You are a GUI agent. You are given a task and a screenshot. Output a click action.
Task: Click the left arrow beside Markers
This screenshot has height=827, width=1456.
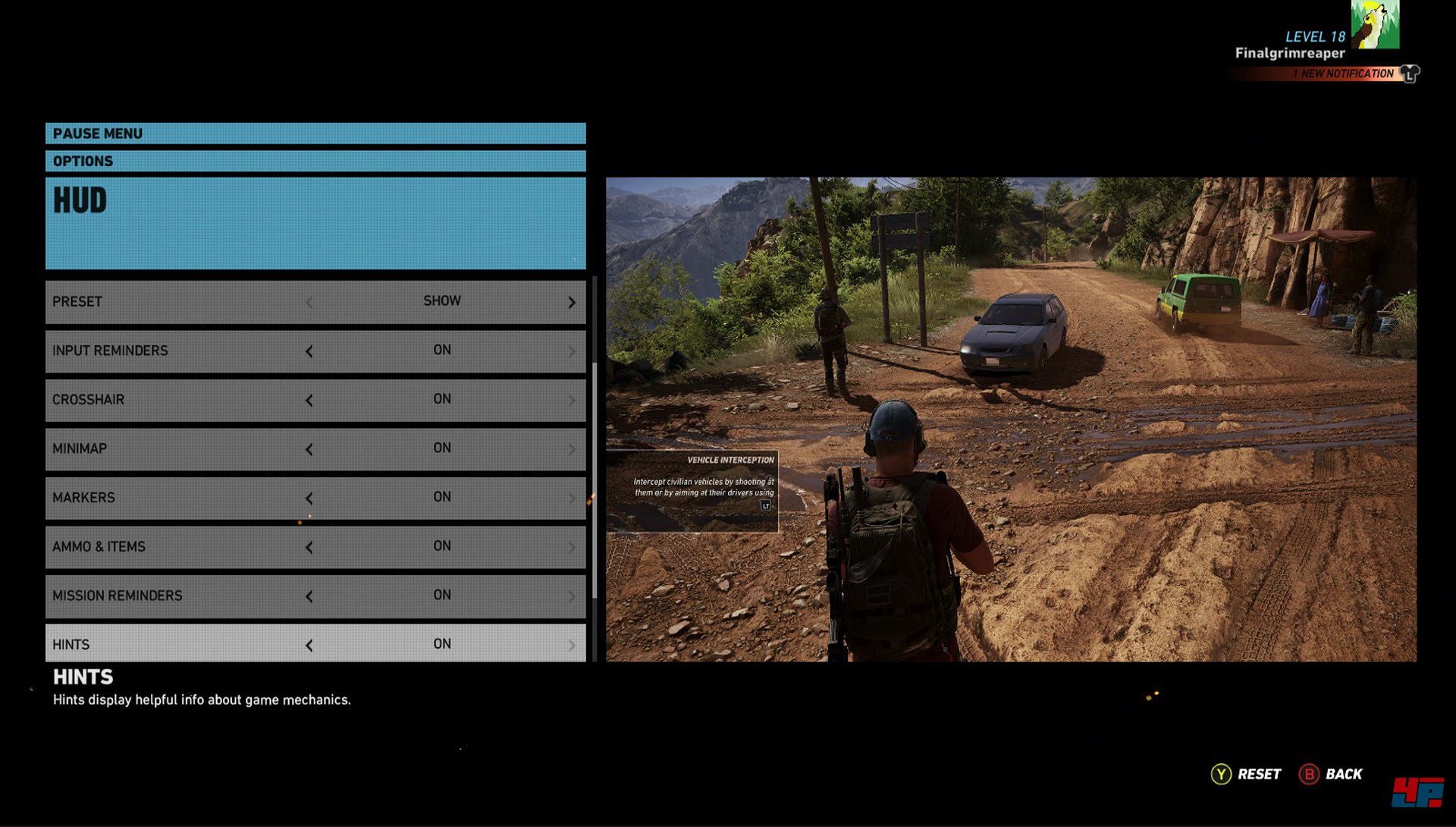pos(309,498)
